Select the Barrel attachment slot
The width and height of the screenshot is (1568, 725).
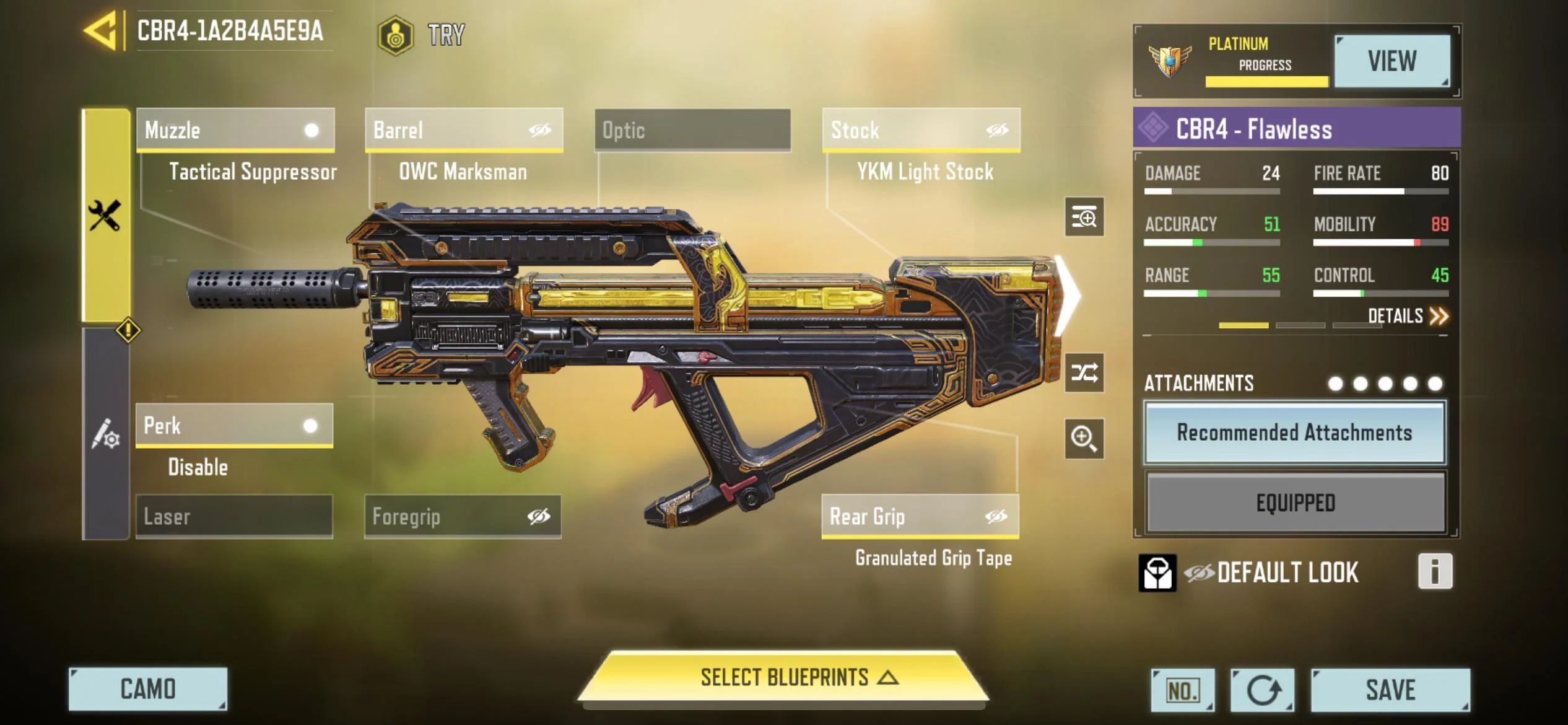464,130
